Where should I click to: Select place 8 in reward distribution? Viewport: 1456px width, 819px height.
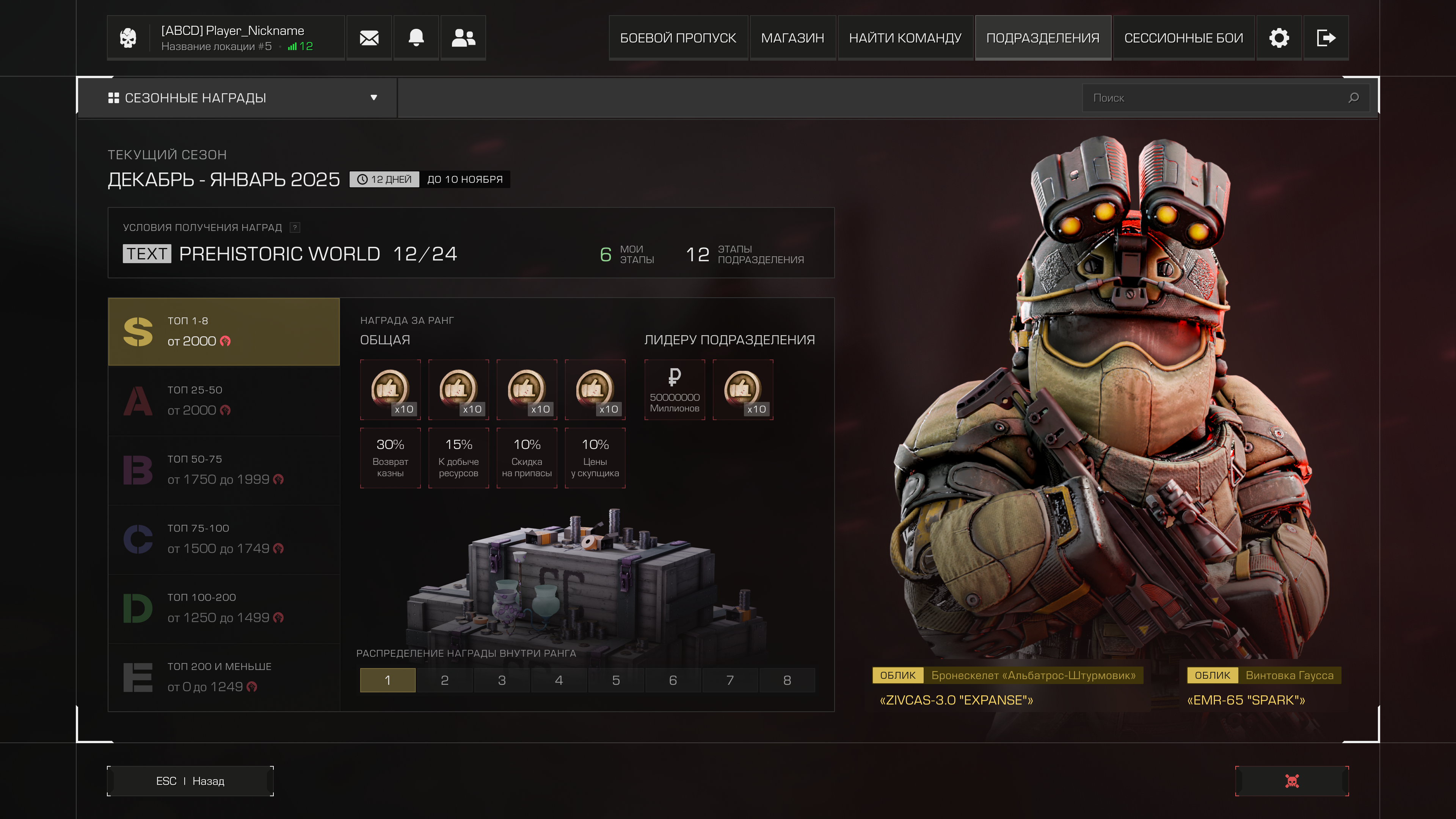pyautogui.click(x=787, y=680)
